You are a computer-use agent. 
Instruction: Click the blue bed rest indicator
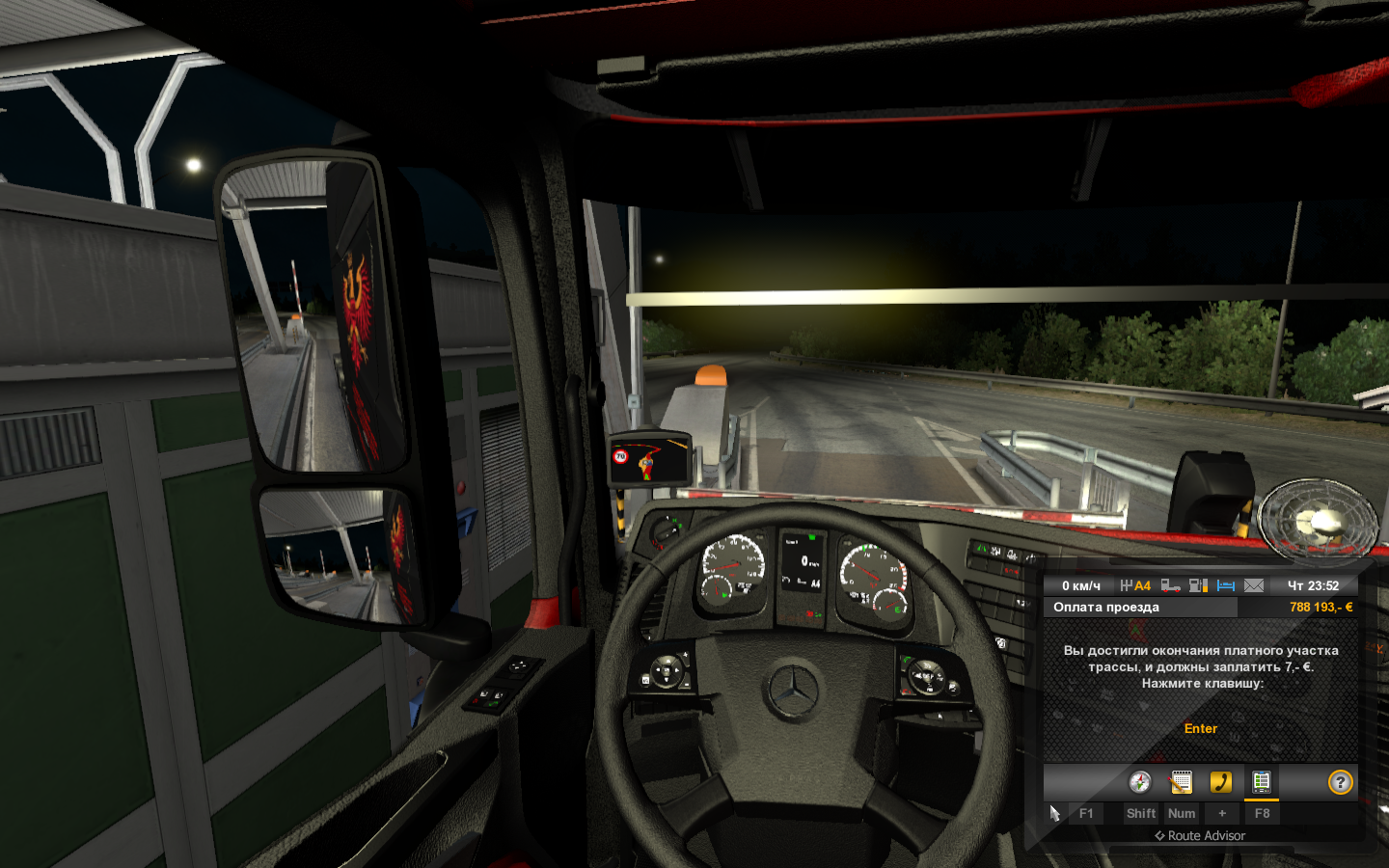(x=1226, y=585)
